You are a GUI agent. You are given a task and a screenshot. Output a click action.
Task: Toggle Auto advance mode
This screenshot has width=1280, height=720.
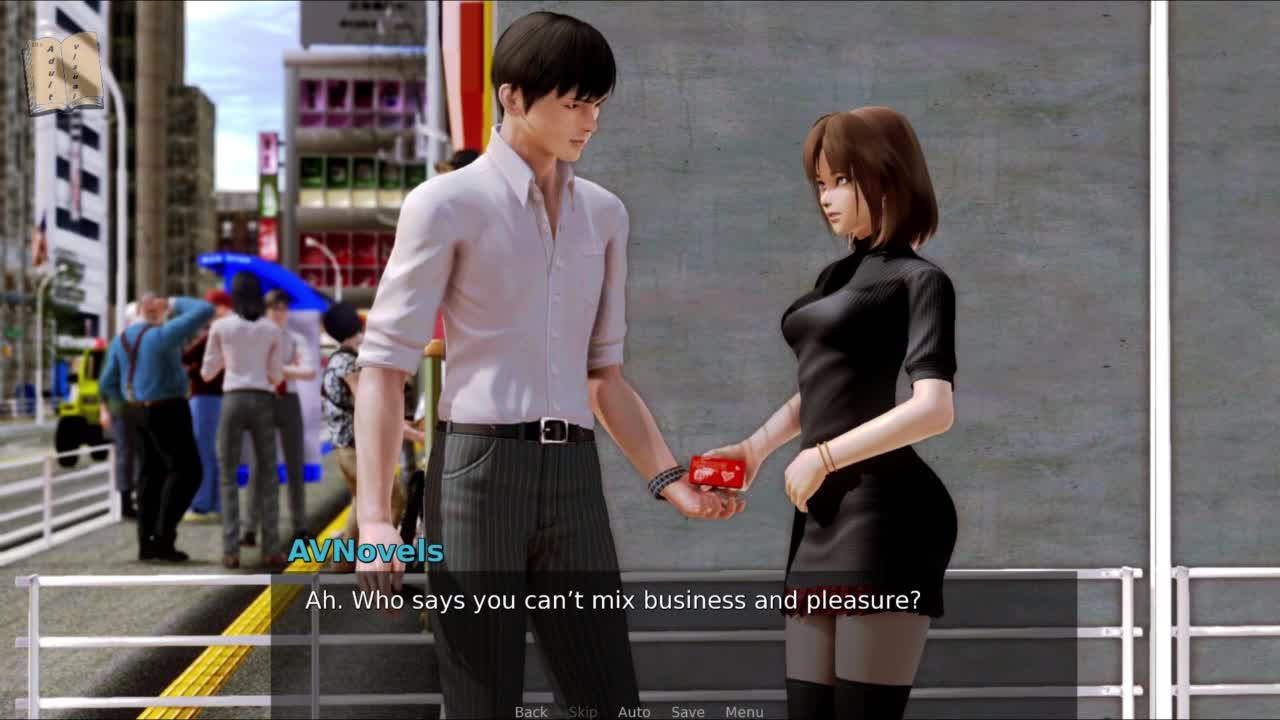pyautogui.click(x=634, y=711)
